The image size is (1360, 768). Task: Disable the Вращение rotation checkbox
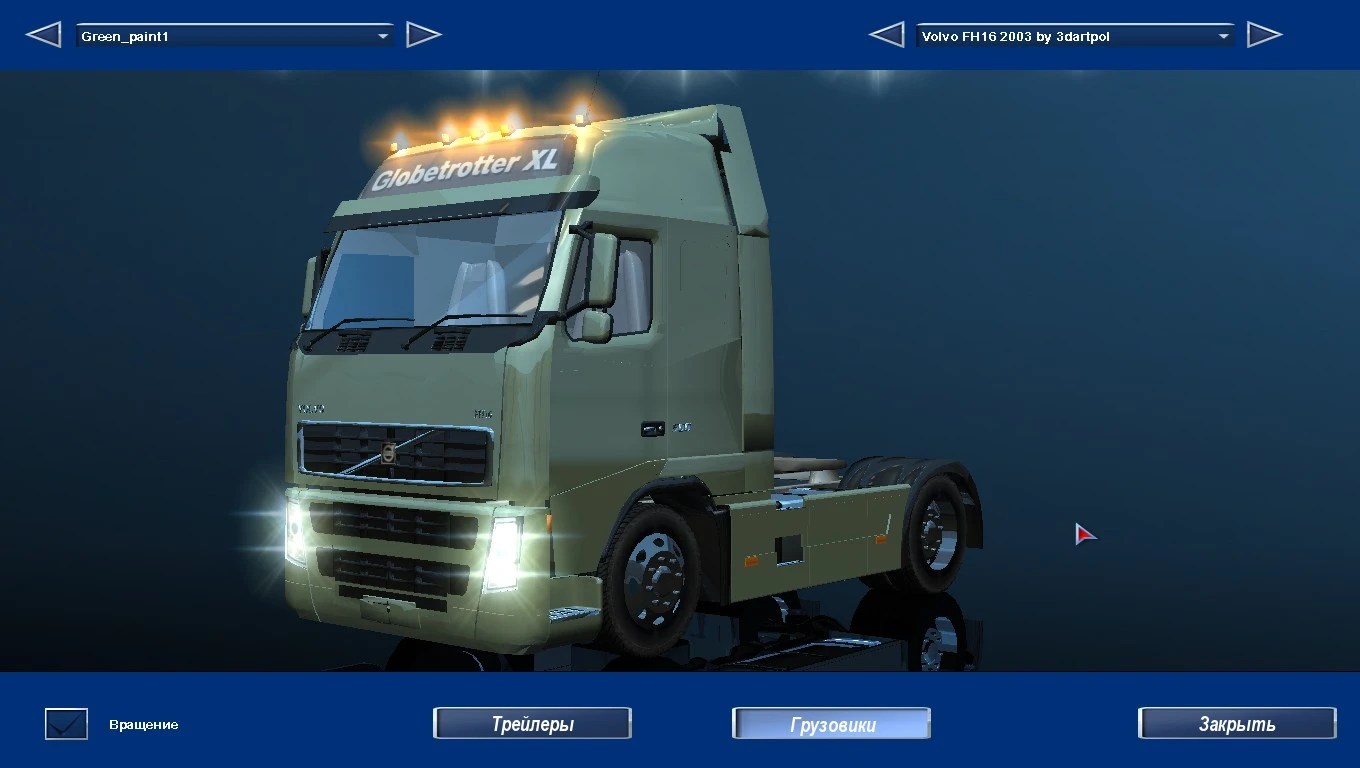(x=65, y=723)
